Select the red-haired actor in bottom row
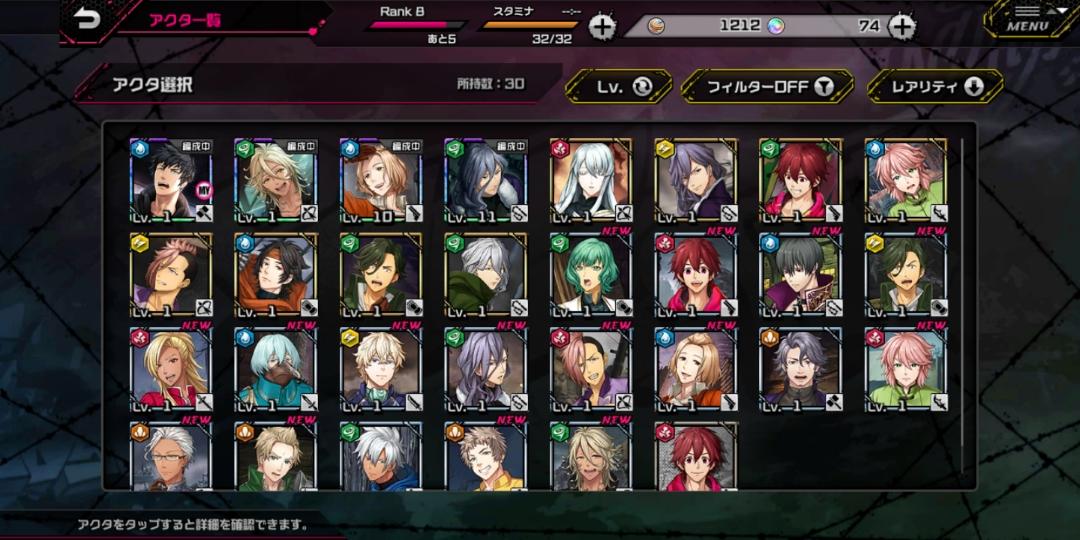 696,456
